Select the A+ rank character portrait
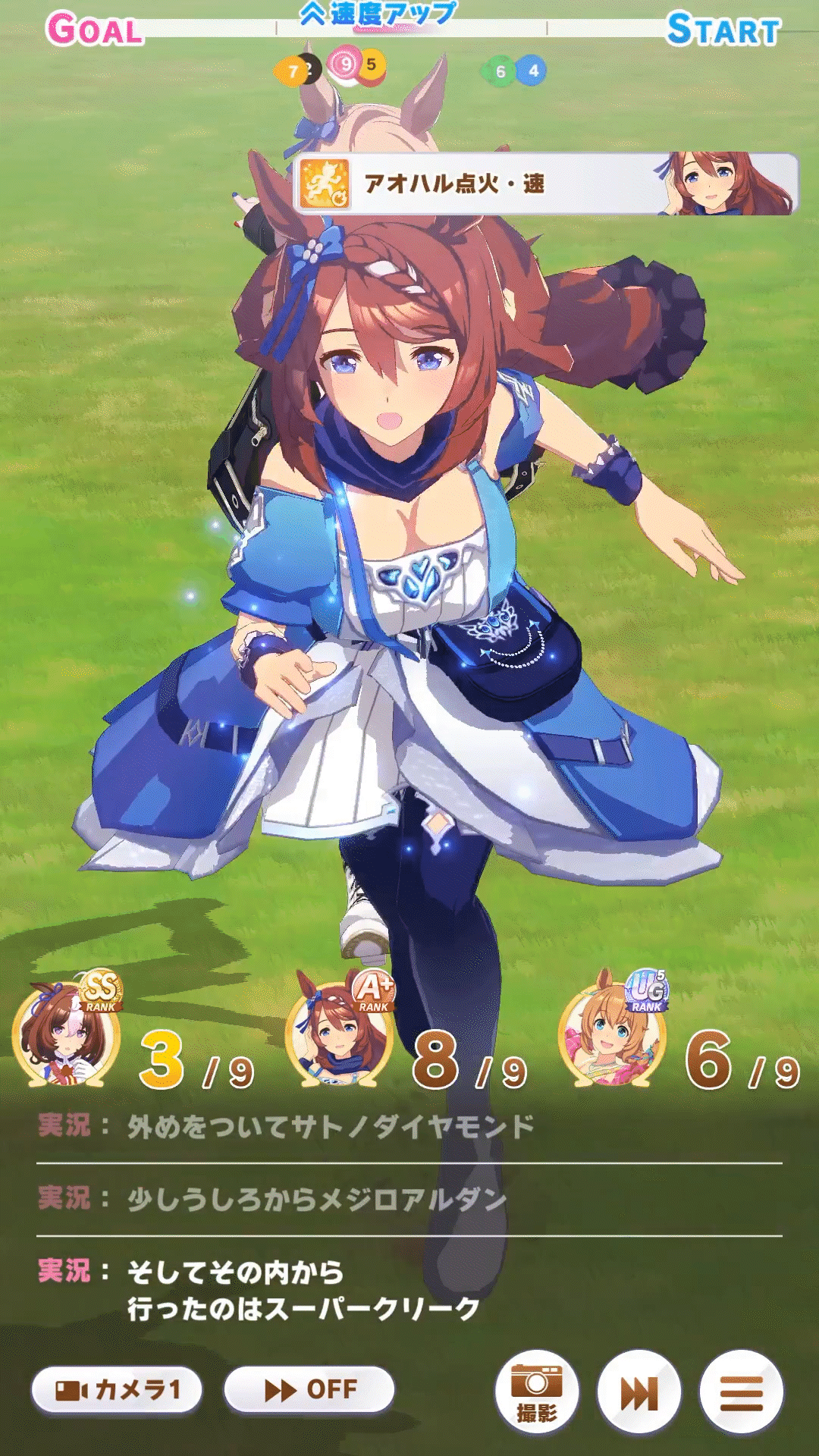This screenshot has height=1456, width=819. coord(340,1036)
